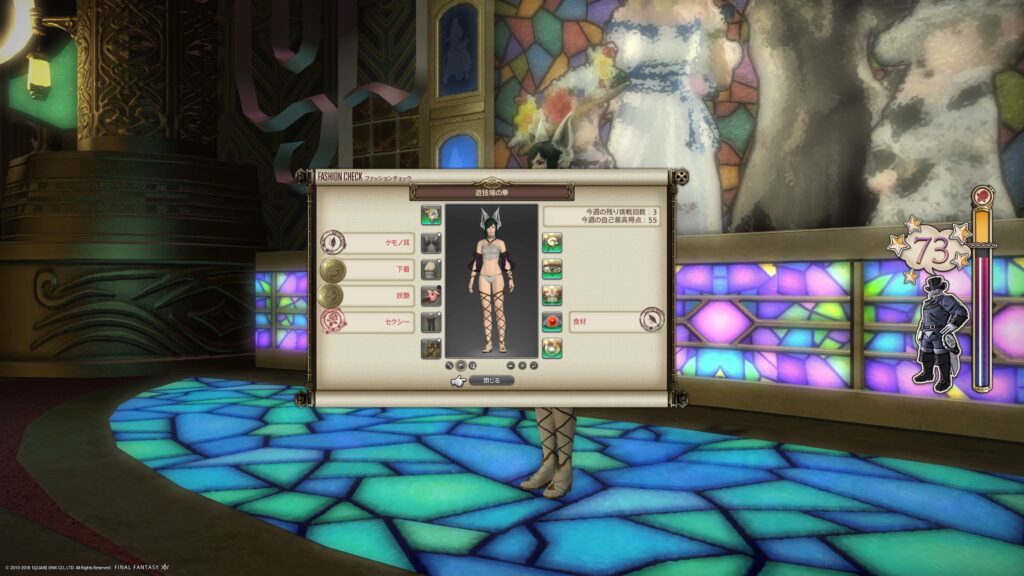Pick the pink hands equipment slot

[x=431, y=295]
